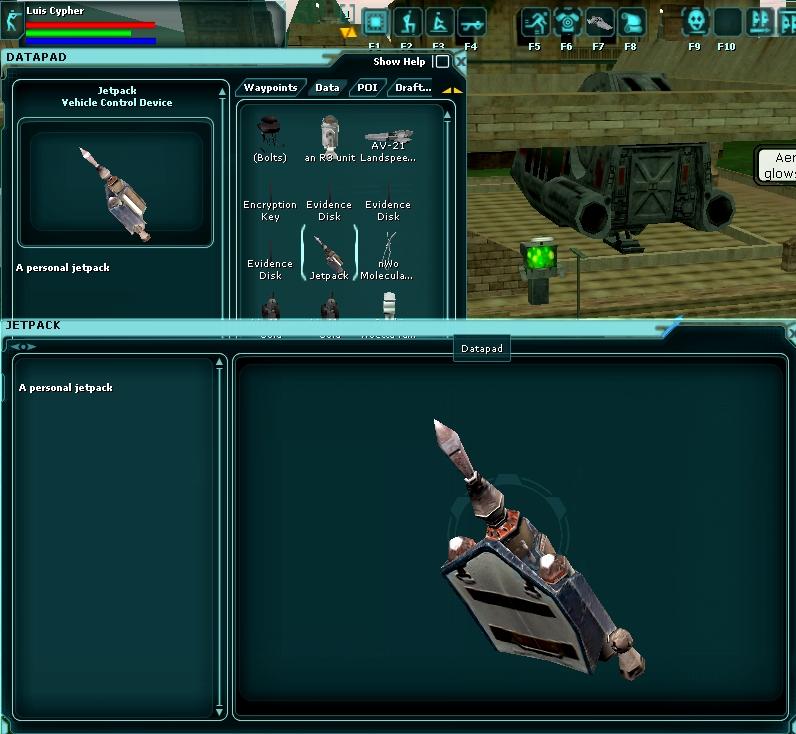This screenshot has height=734, width=796.
Task: Show the POI tab
Action: click(x=366, y=88)
